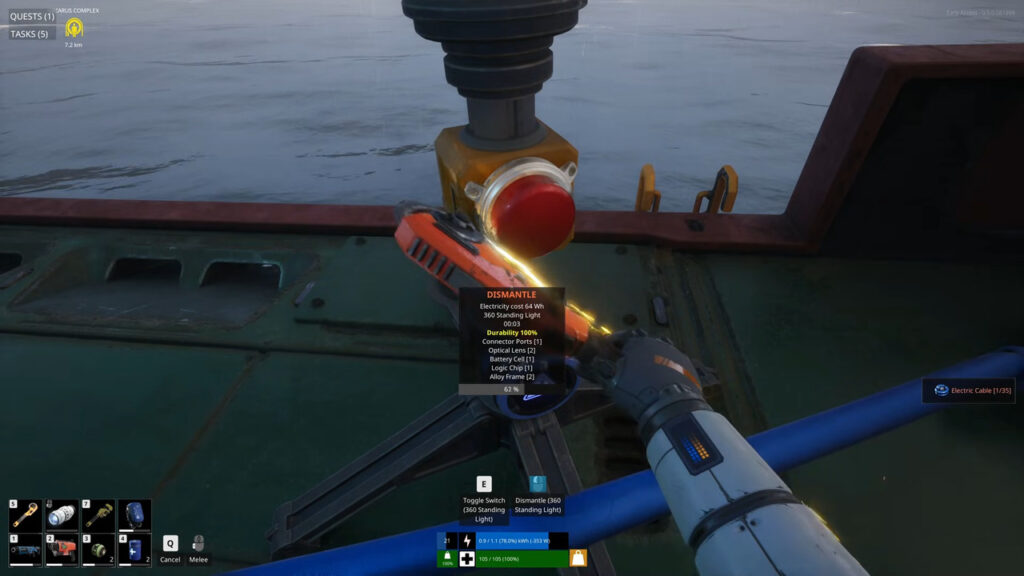Pick the blue backpack slot
The image size is (1024, 576).
[x=134, y=516]
